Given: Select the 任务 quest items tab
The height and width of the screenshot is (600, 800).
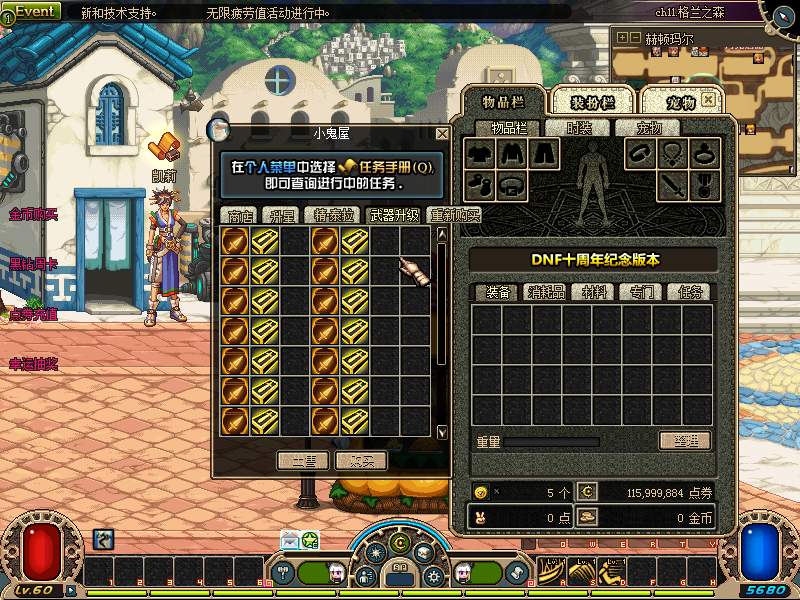Looking at the screenshot, I should click(x=689, y=292).
